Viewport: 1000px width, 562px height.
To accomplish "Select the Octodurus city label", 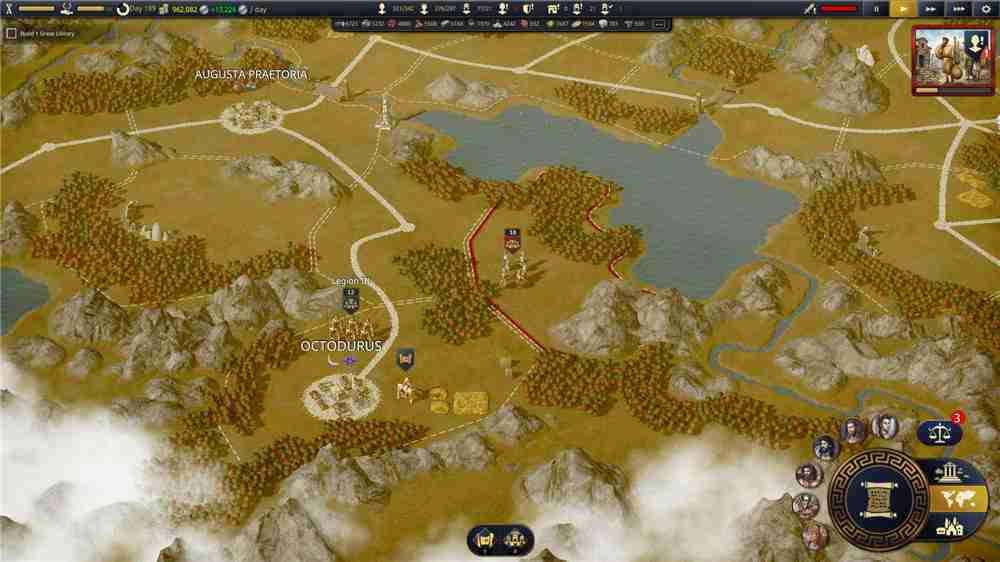I will [341, 346].
